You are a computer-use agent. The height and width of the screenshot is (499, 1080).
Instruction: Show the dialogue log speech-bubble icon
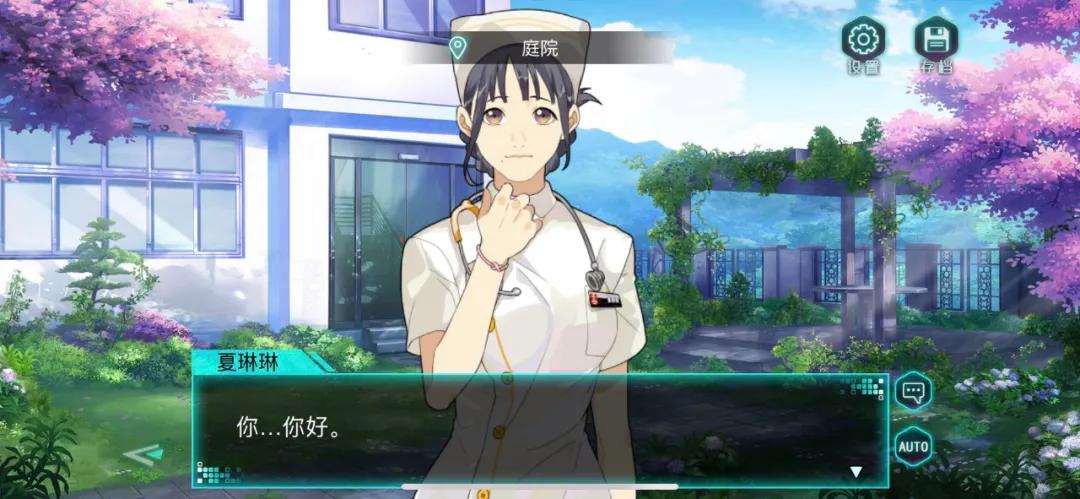912,390
